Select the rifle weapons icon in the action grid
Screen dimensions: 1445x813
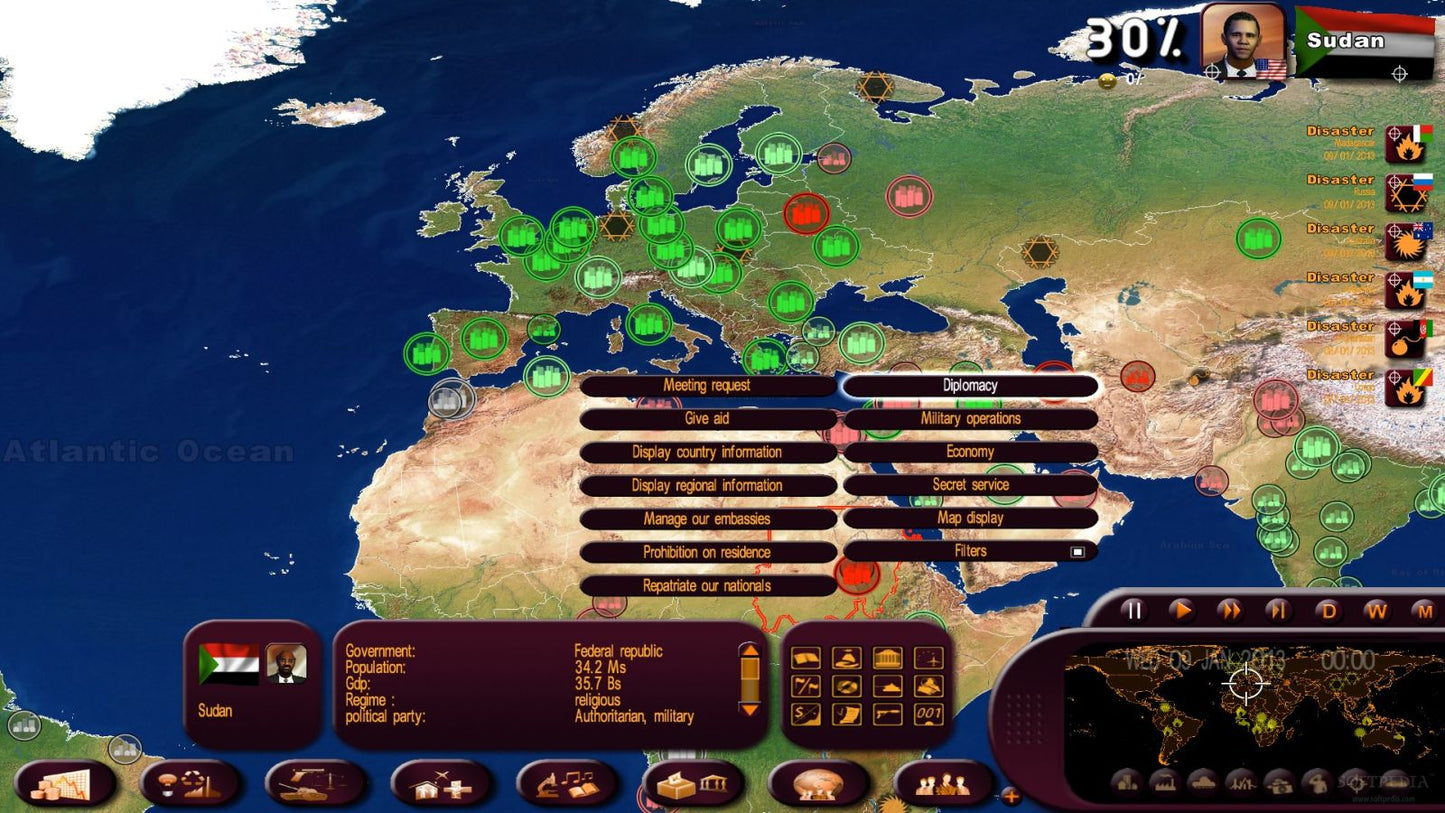click(888, 714)
